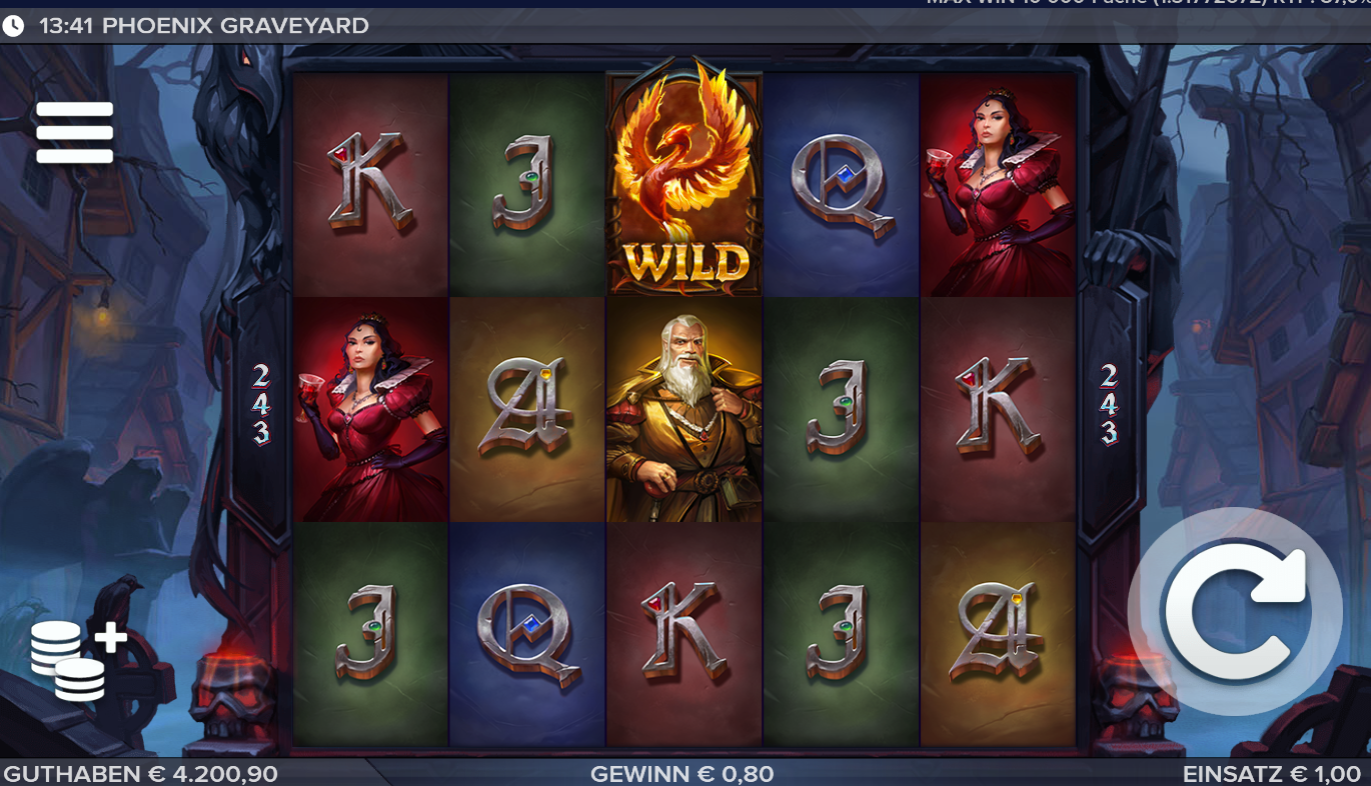This screenshot has width=1371, height=786.
Task: Tap the queen symbol on reel one
Action: coord(370,410)
